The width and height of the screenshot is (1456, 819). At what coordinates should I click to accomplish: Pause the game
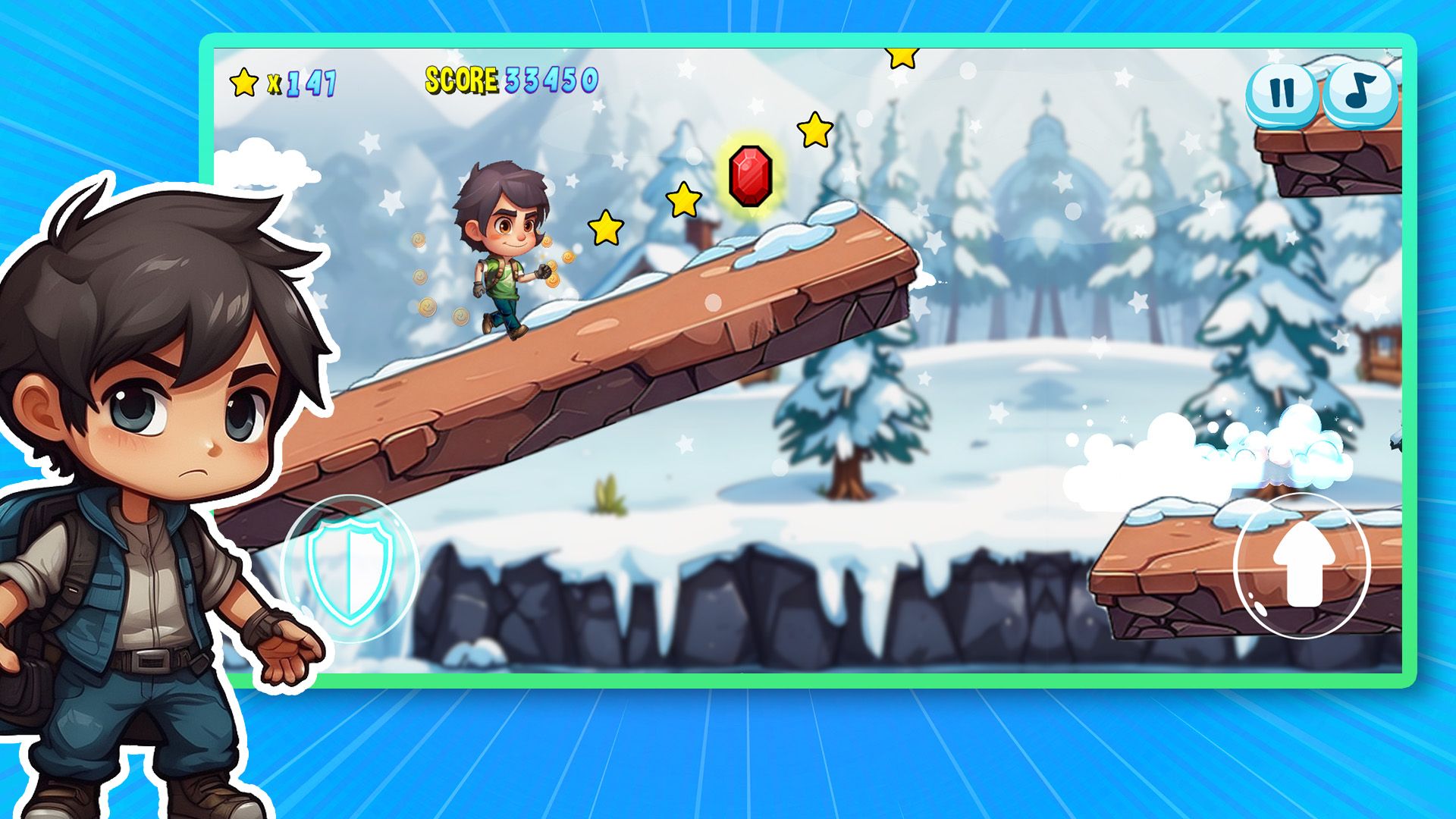tap(1282, 94)
